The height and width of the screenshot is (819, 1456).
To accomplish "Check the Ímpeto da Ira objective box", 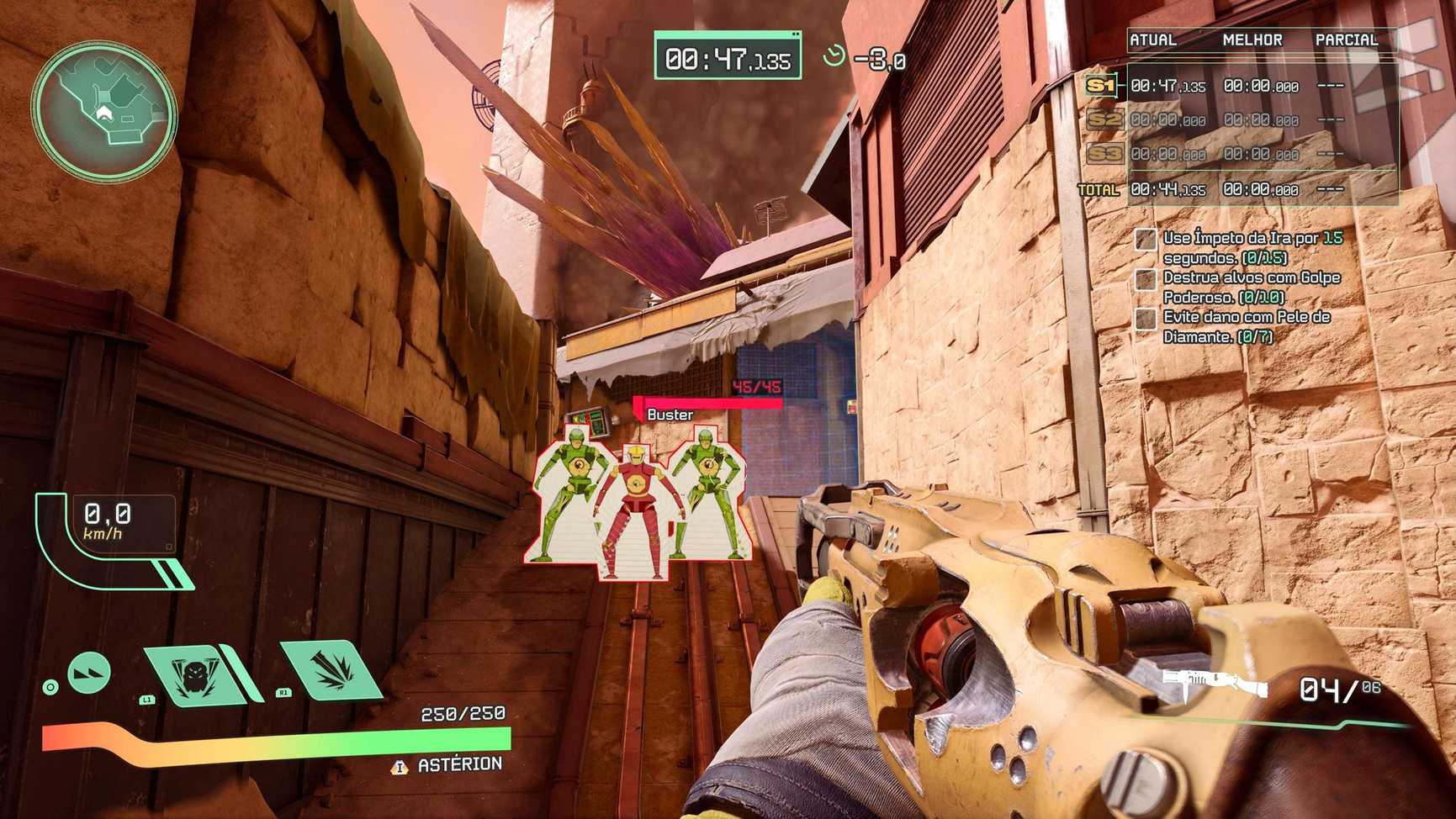I will pyautogui.click(x=1145, y=240).
